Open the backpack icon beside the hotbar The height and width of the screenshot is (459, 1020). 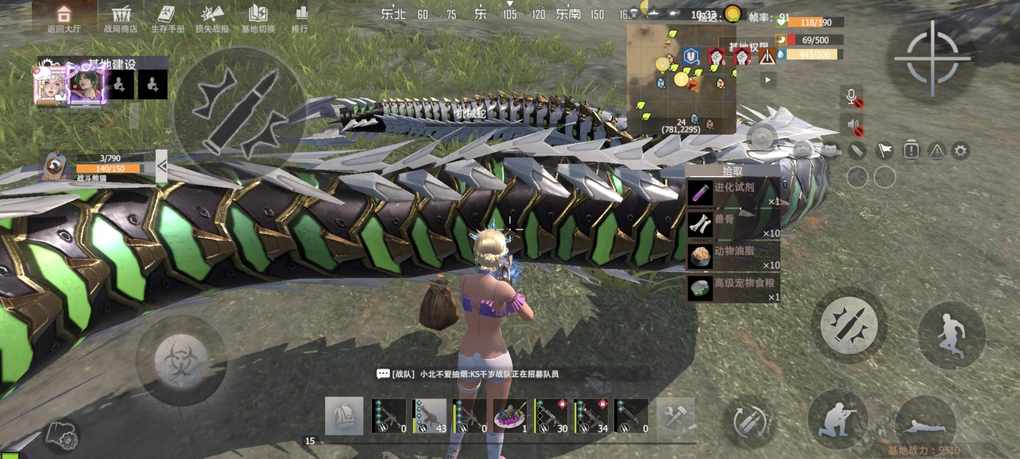(x=344, y=416)
